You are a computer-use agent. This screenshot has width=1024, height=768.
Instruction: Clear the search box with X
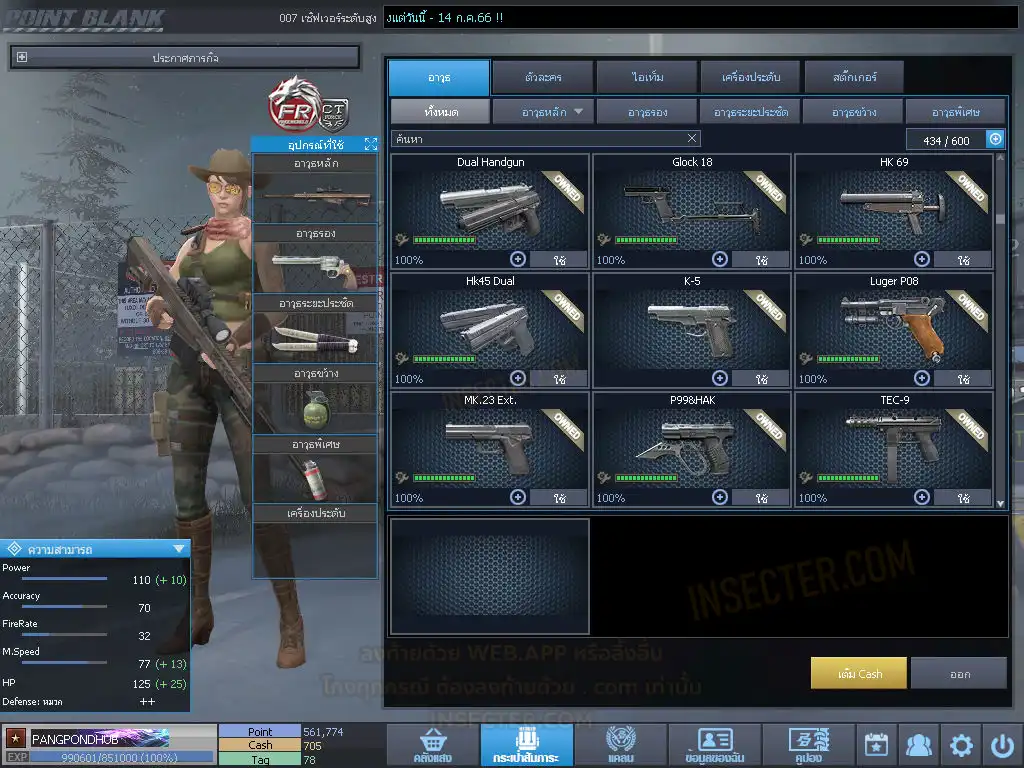tap(692, 139)
